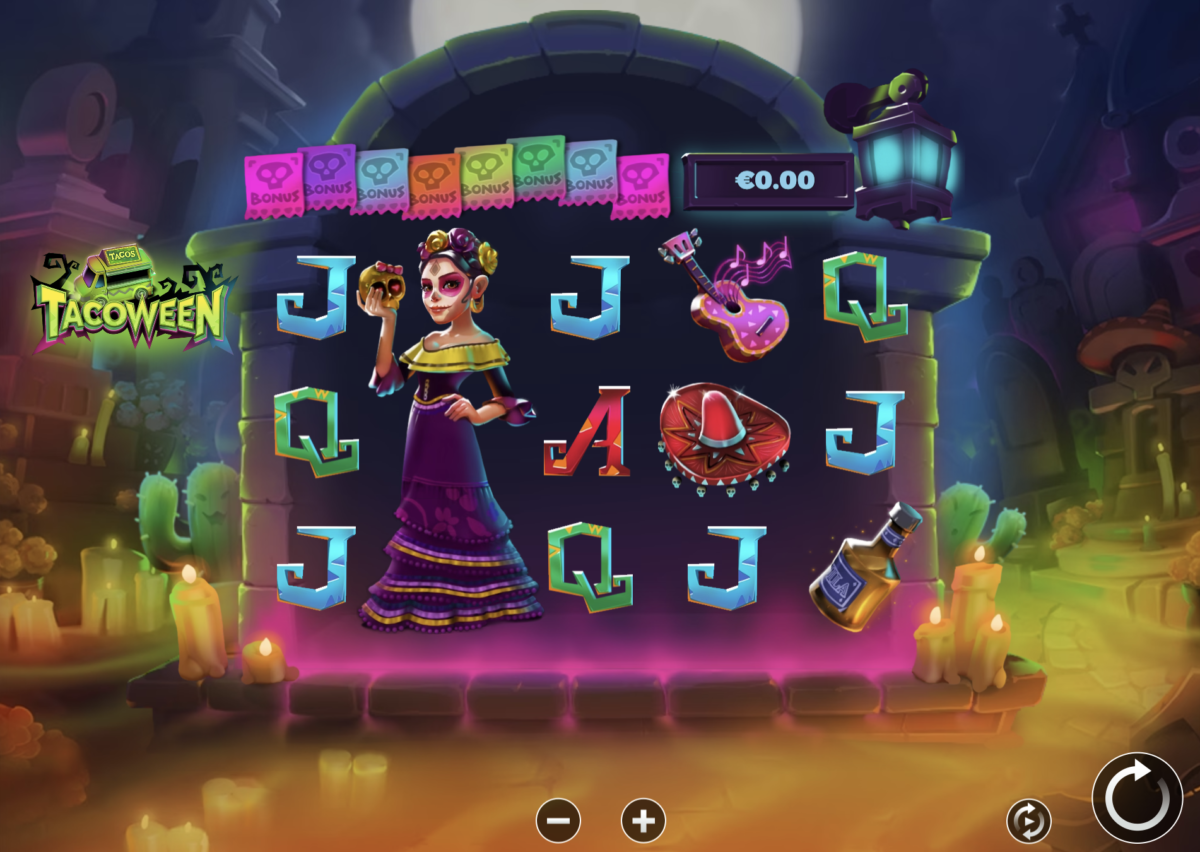Increase the bet with the plus button
1200x852 pixels.
click(643, 821)
